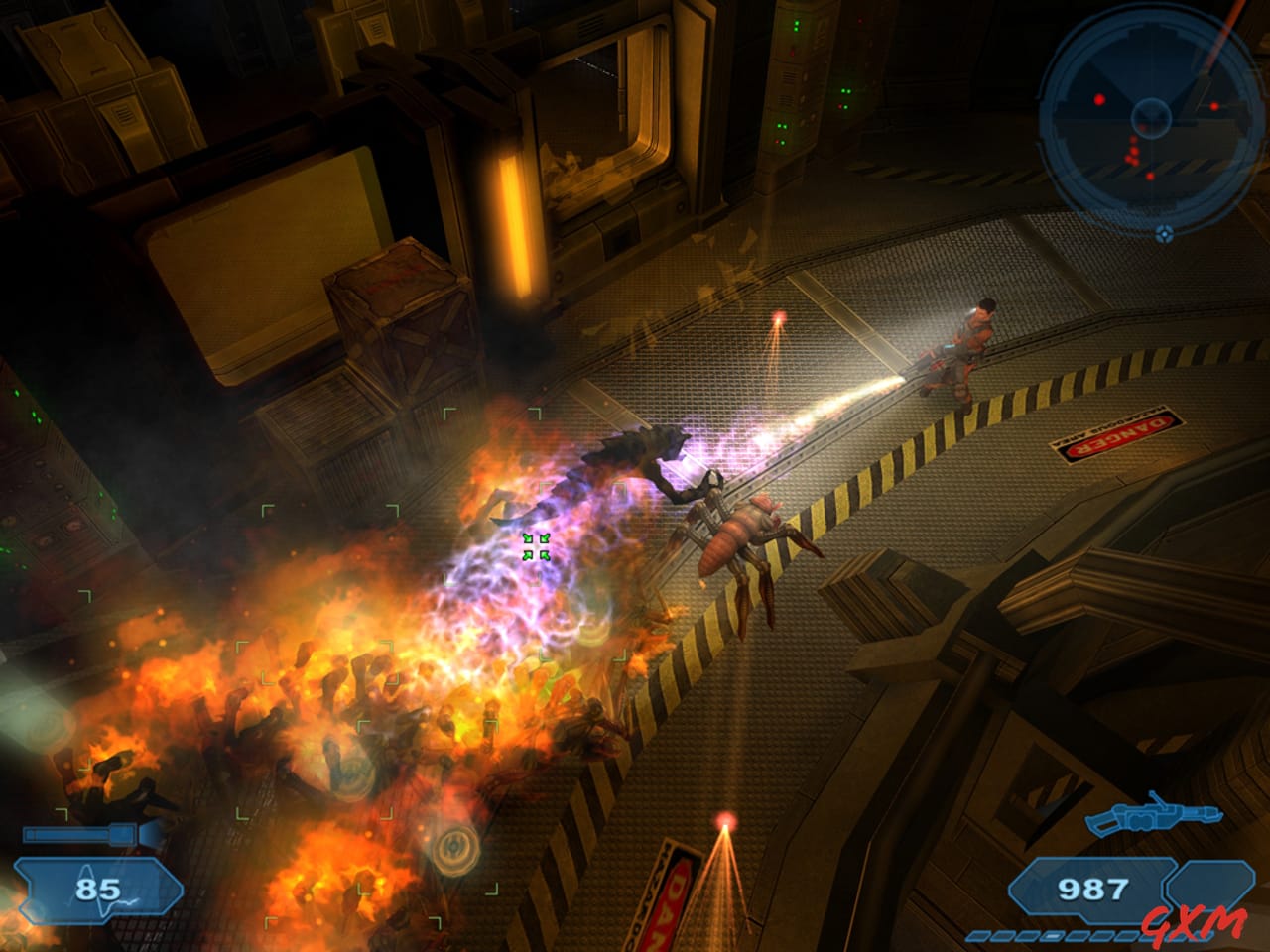Click a red enemy blip on the radar

pyautogui.click(x=1099, y=99)
